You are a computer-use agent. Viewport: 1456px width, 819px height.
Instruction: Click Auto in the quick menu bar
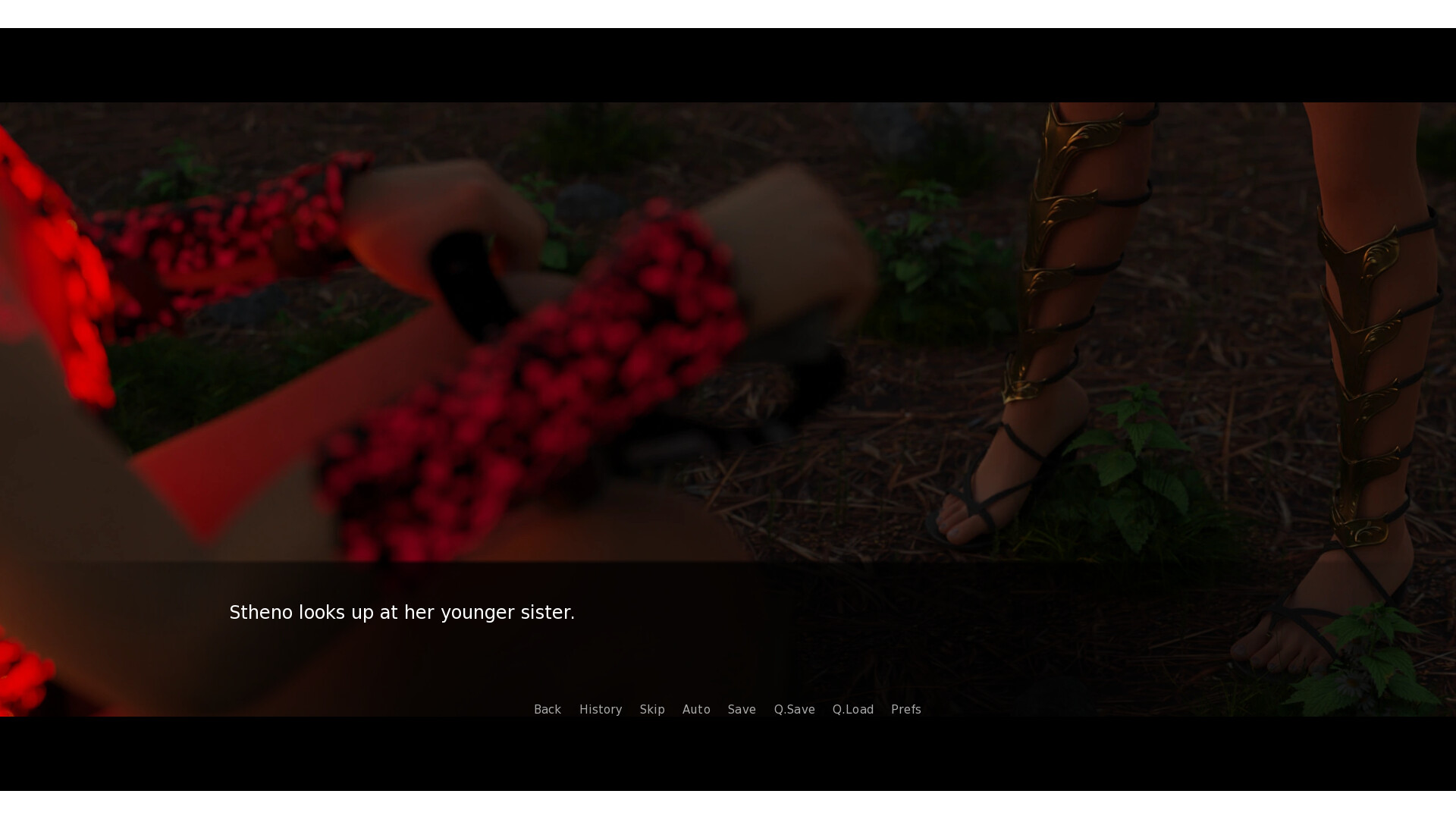[696, 709]
